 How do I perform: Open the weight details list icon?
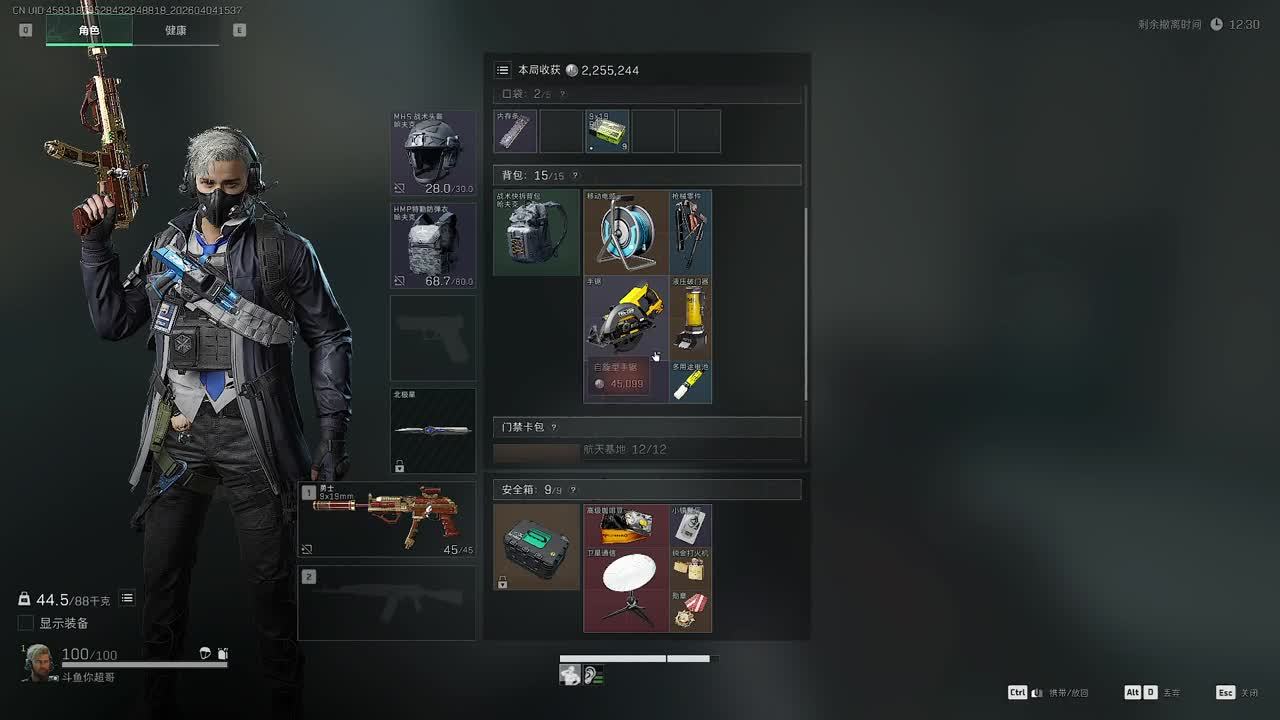coord(127,598)
